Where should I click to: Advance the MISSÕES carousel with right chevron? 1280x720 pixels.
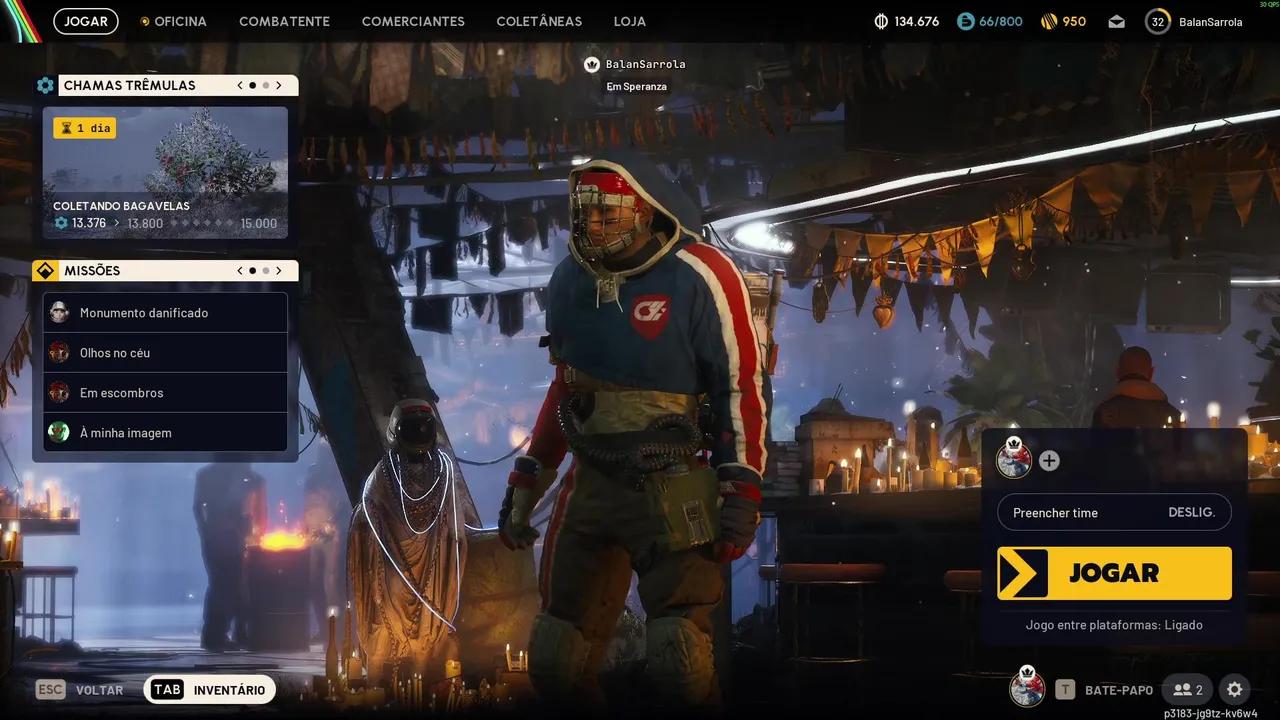pyautogui.click(x=279, y=270)
